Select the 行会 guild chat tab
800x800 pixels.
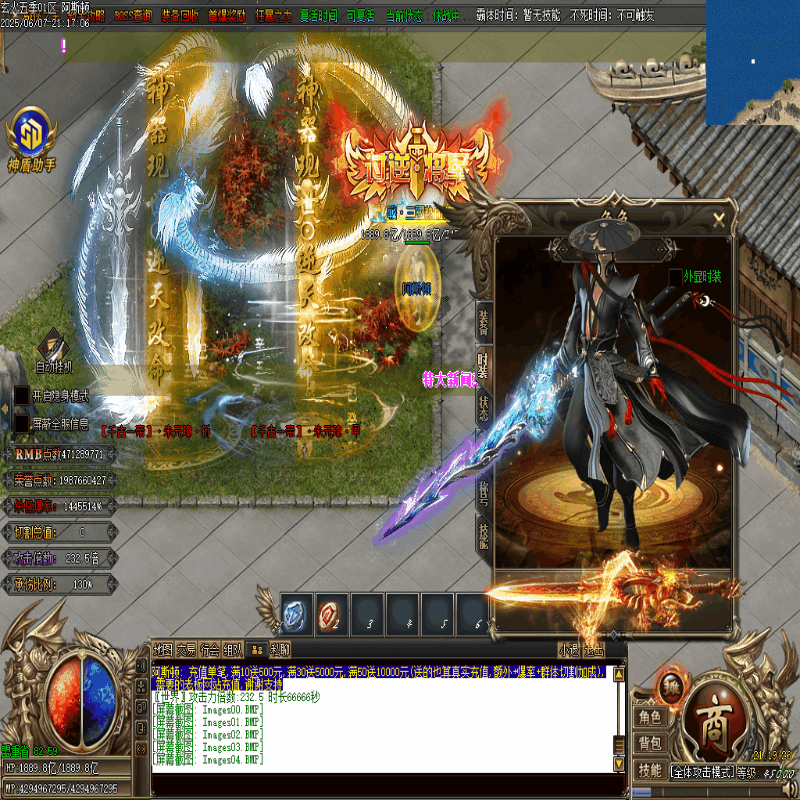[210, 648]
